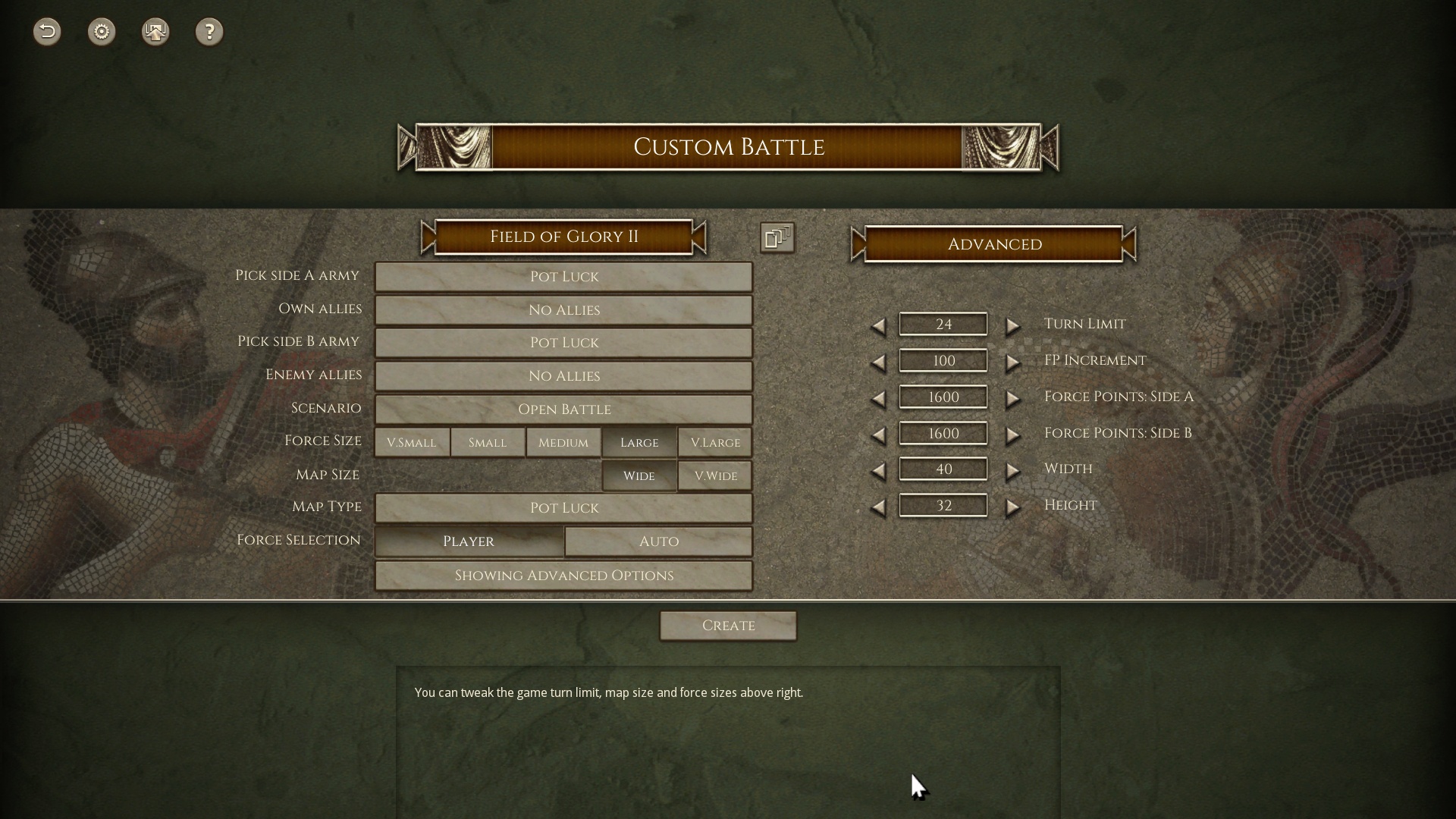The image size is (1456, 819).
Task: Click the exit-to-main-menu icon
Action: click(x=155, y=32)
